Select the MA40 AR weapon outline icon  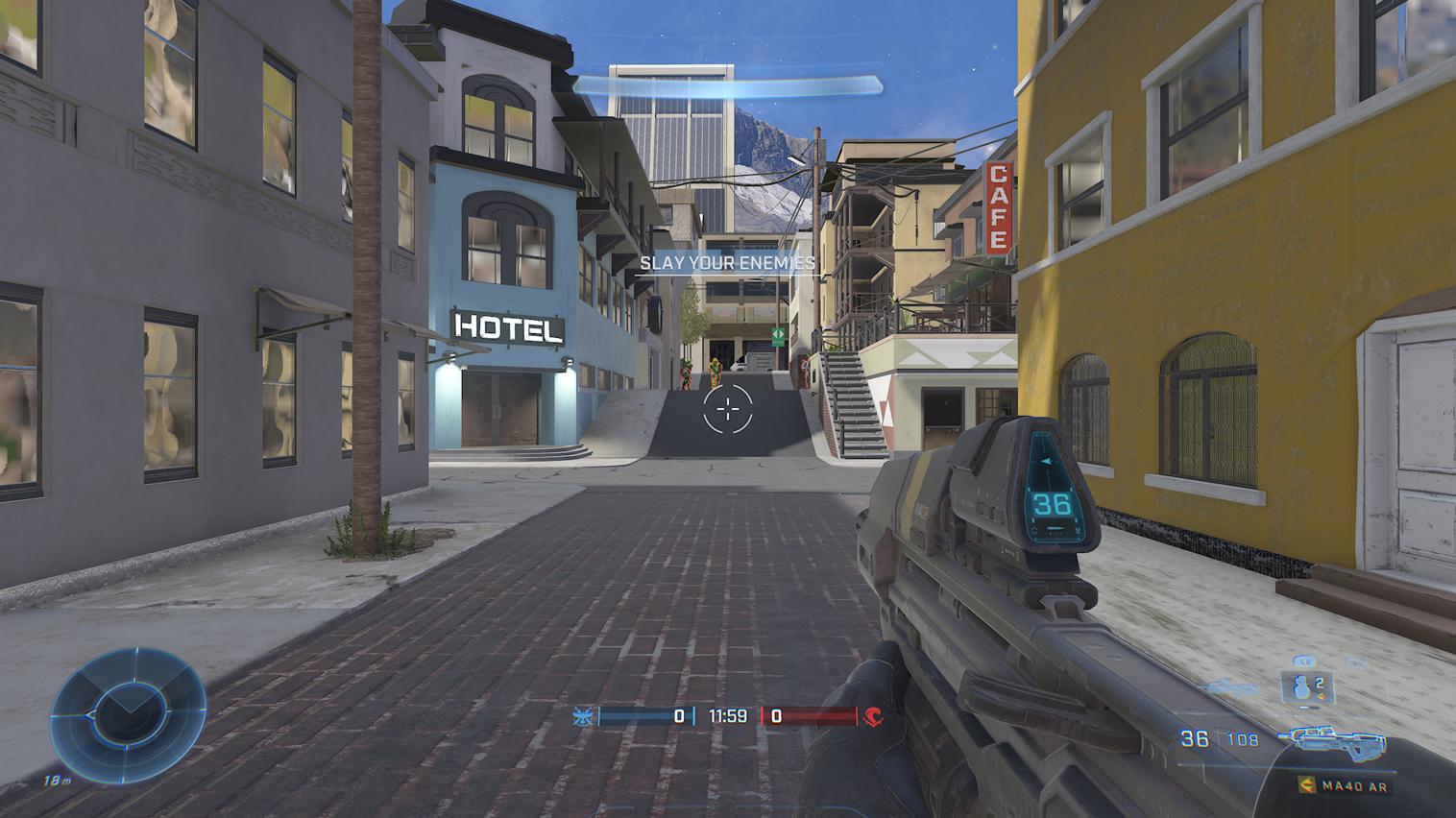click(x=1337, y=741)
